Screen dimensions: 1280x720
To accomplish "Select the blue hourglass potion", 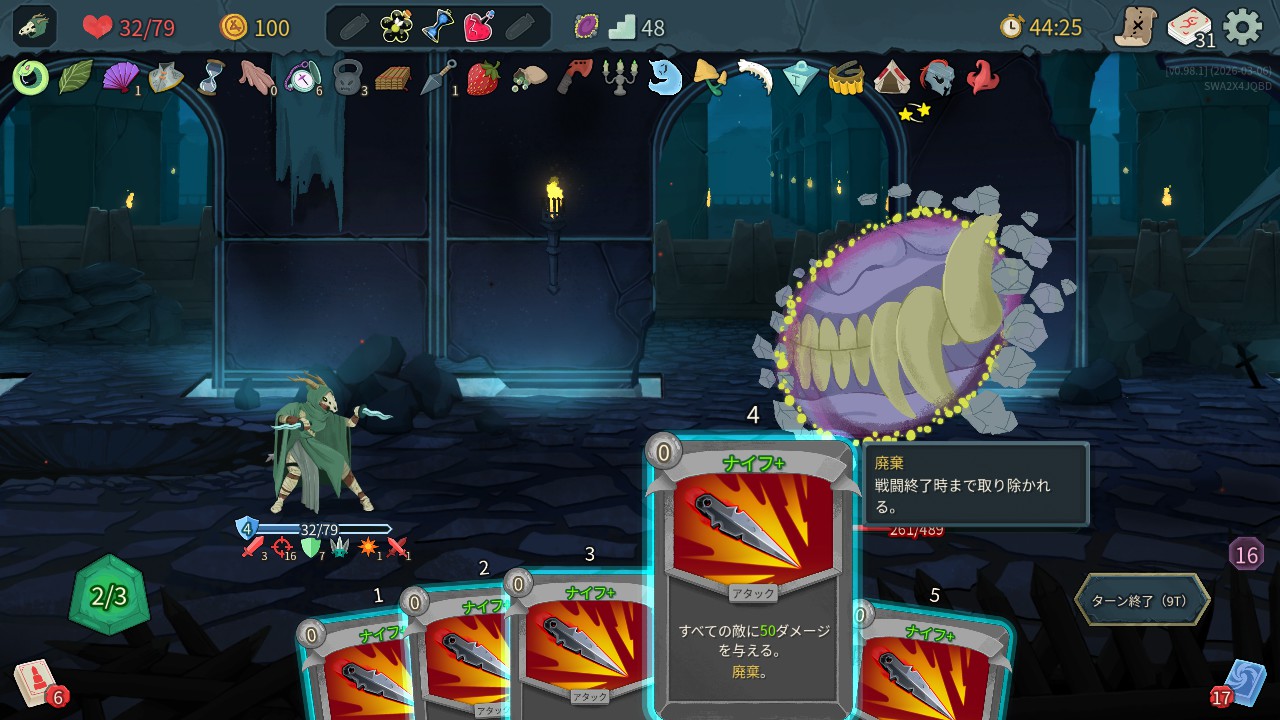I will coord(438,27).
